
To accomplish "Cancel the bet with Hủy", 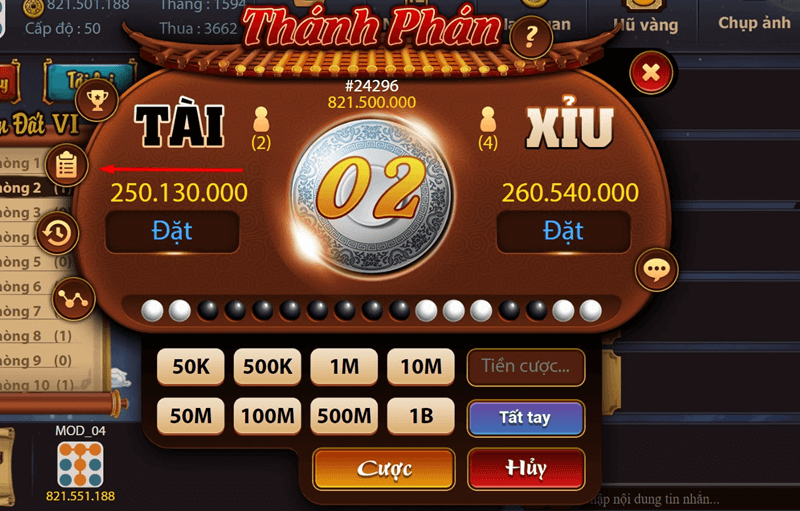I will point(526,469).
